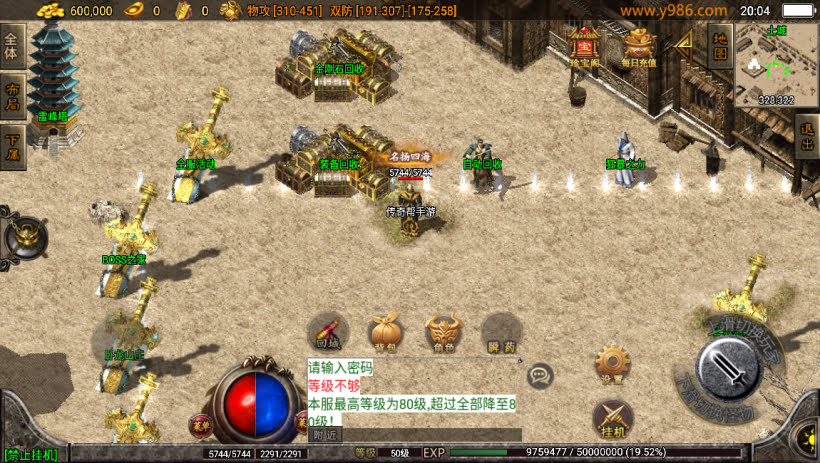Select the 附近 nearby chat tab
820x463 pixels.
pyautogui.click(x=324, y=435)
